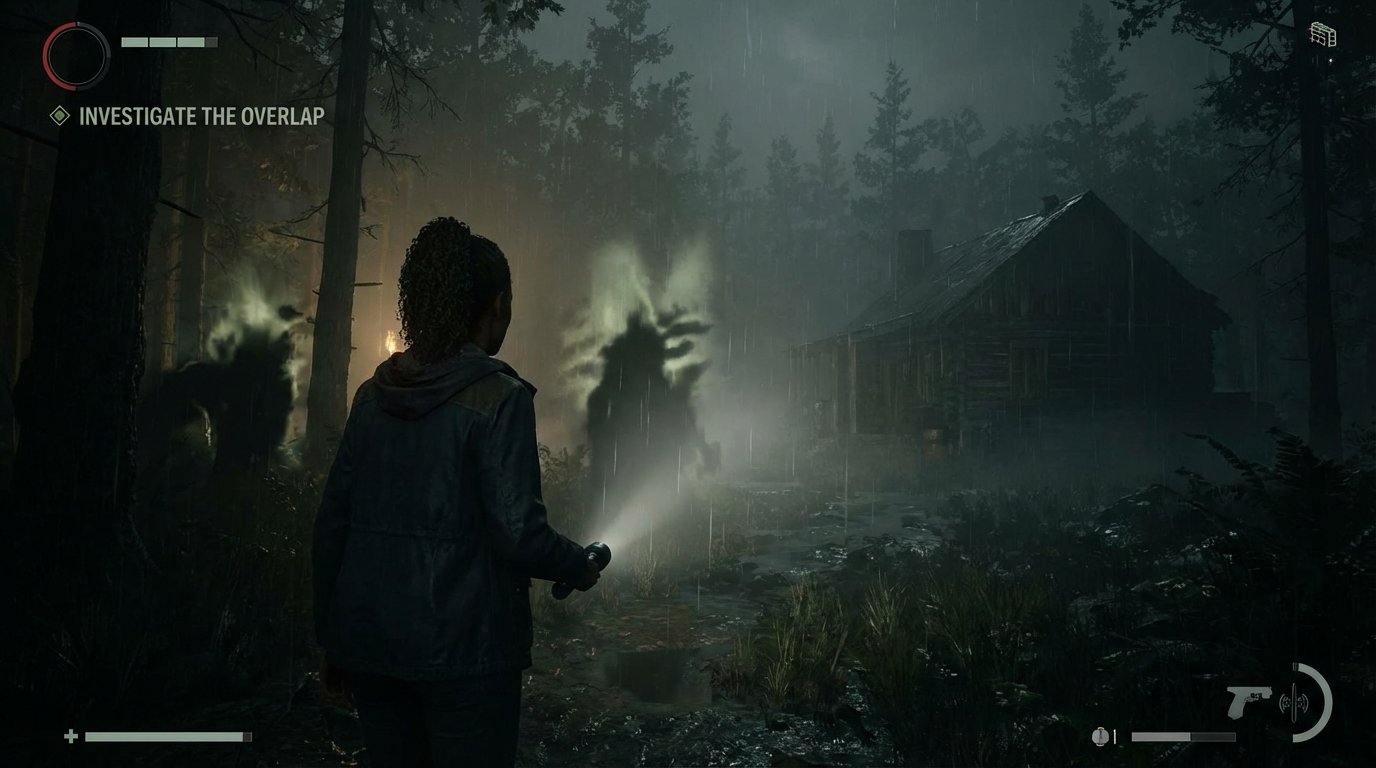Image resolution: width=1376 pixels, height=768 pixels.
Task: Click the flashlight battery icon
Action: (x=1100, y=737)
